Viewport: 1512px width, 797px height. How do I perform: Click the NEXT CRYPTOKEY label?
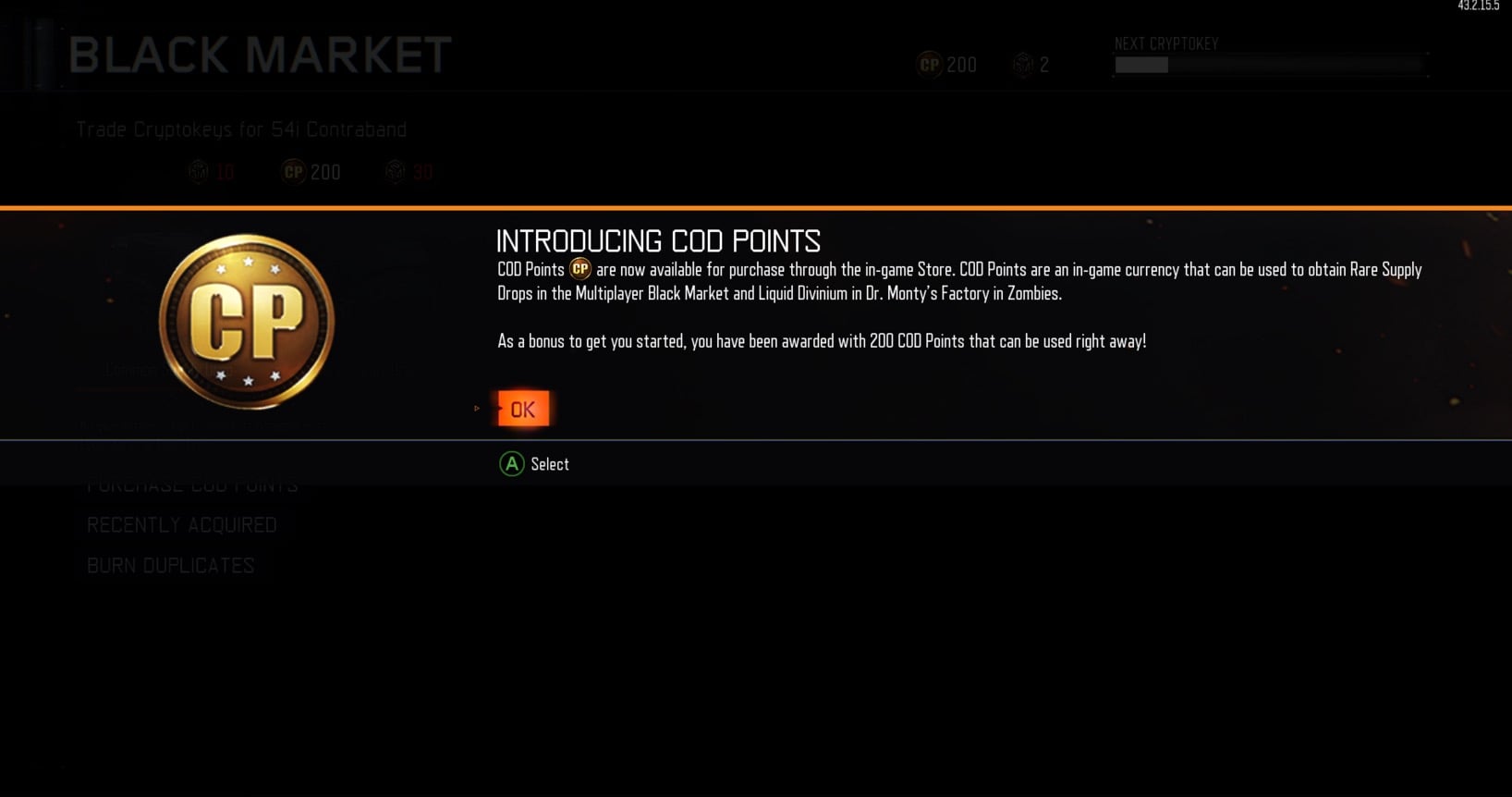[1165, 43]
